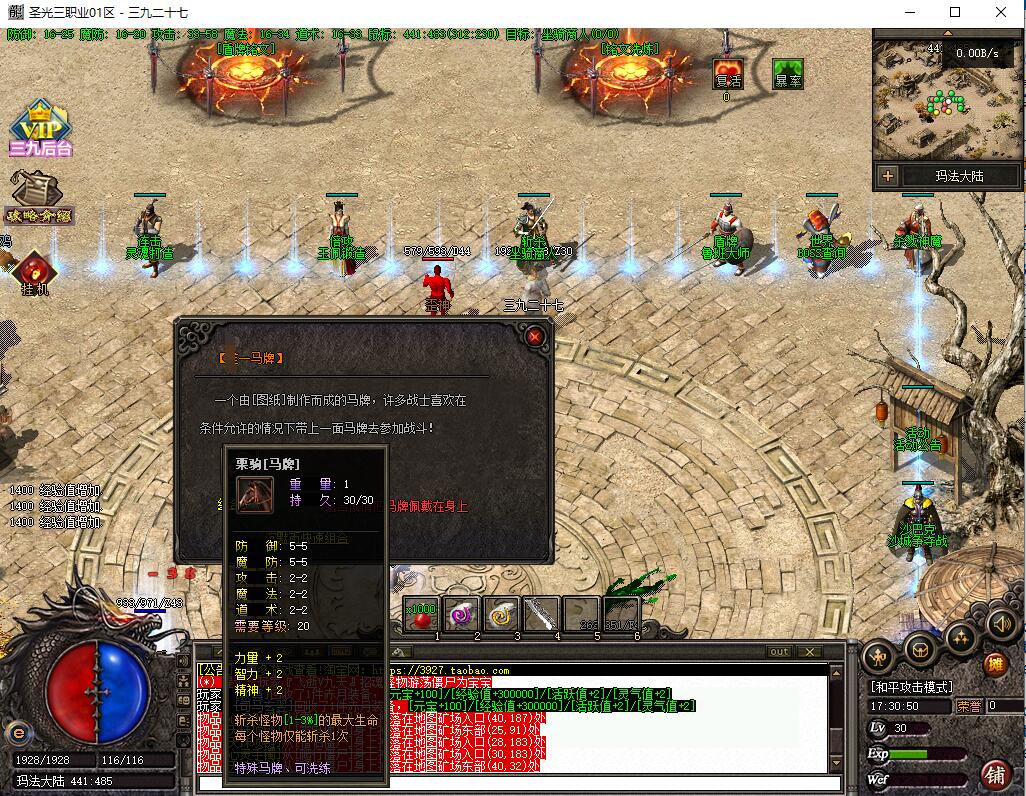Viewport: 1026px width, 796px height.
Task: Open the 攻略介绍 strategy guide scroll
Action: click(40, 196)
